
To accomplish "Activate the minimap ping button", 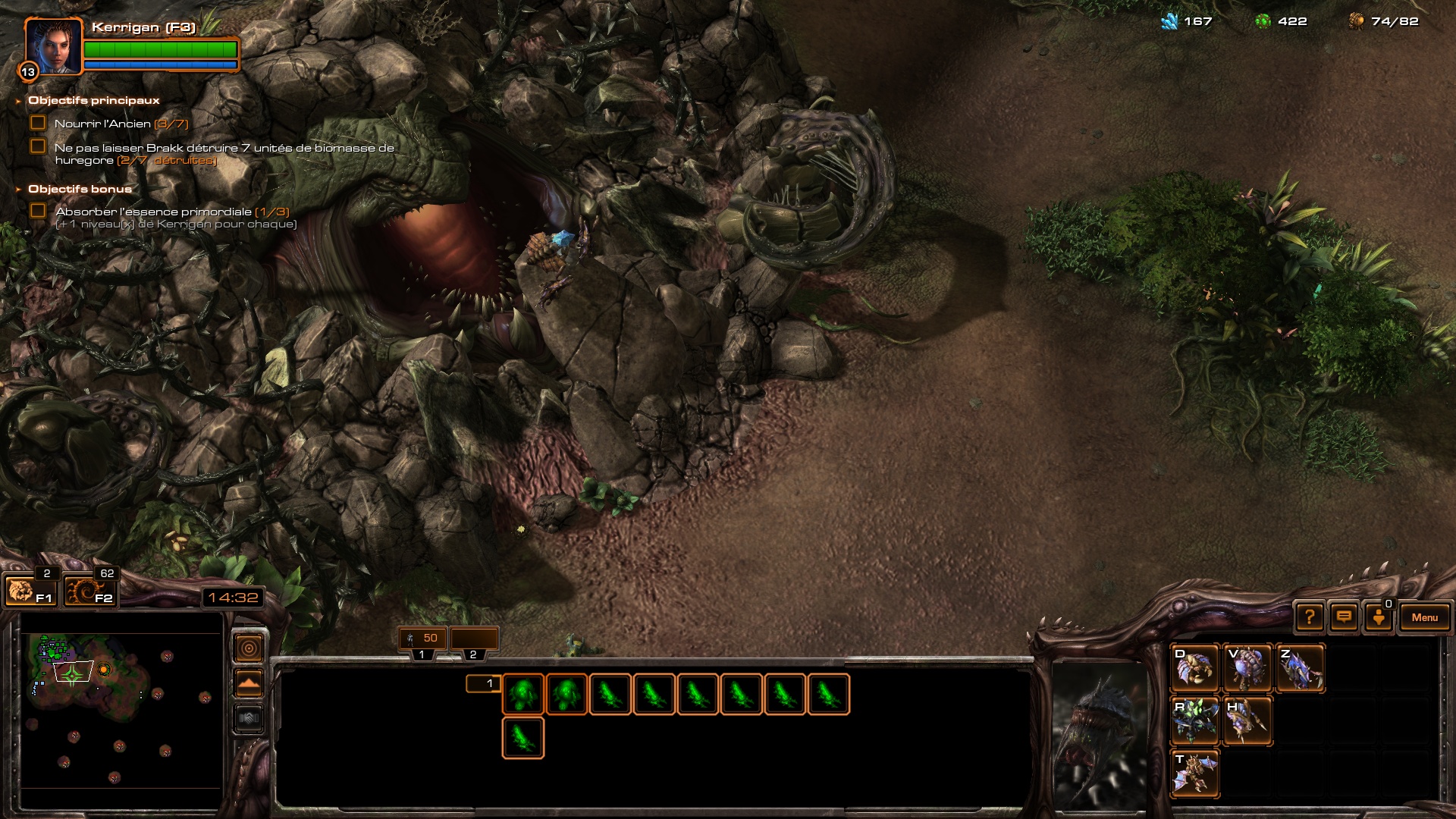I will point(249,648).
